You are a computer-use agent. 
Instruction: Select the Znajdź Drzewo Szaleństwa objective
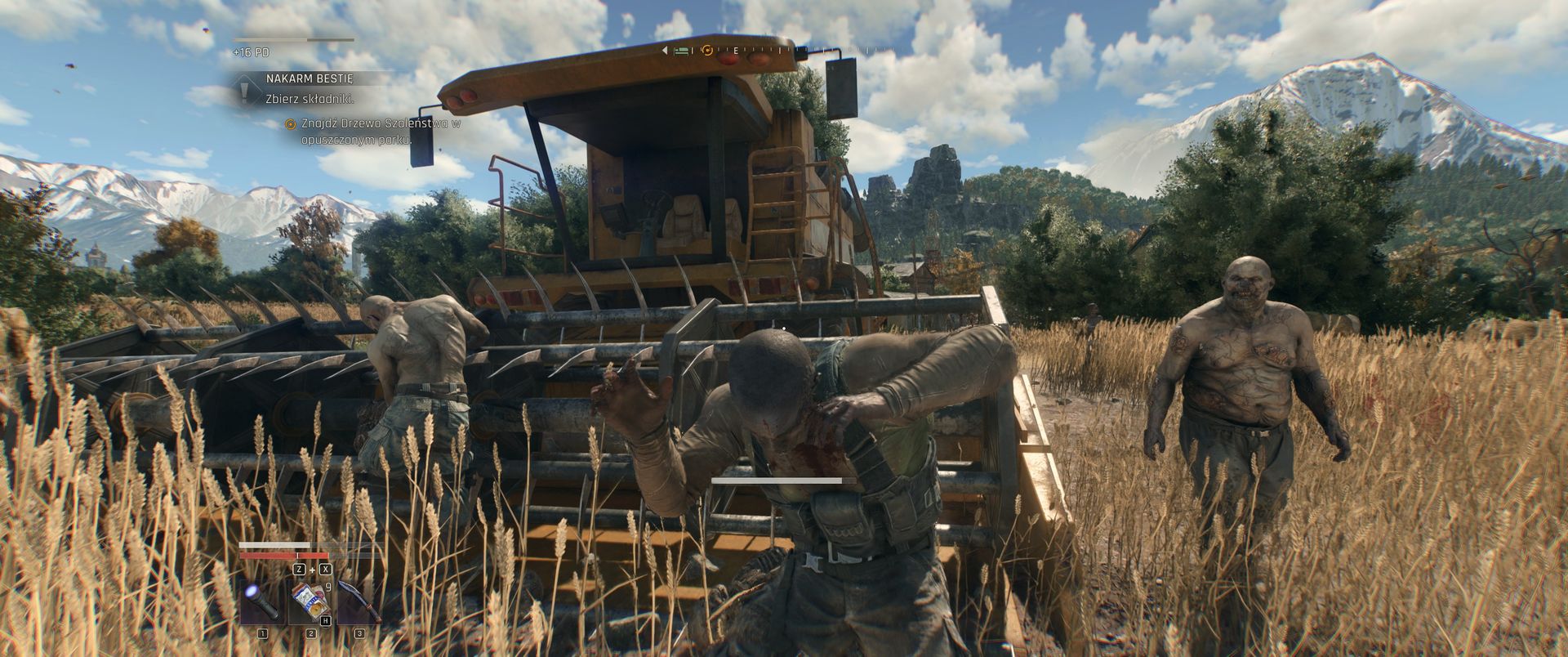pyautogui.click(x=376, y=132)
